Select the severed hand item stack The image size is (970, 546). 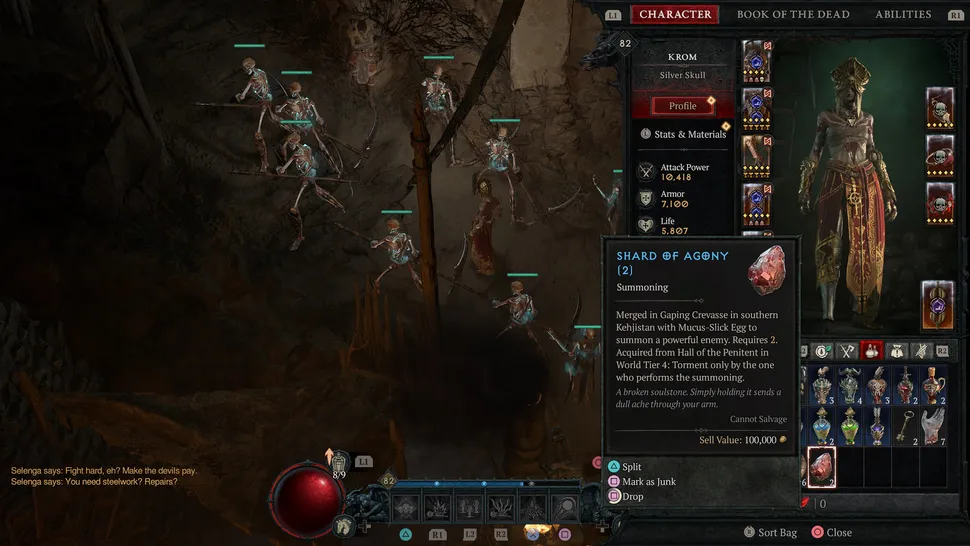pyautogui.click(x=933, y=425)
